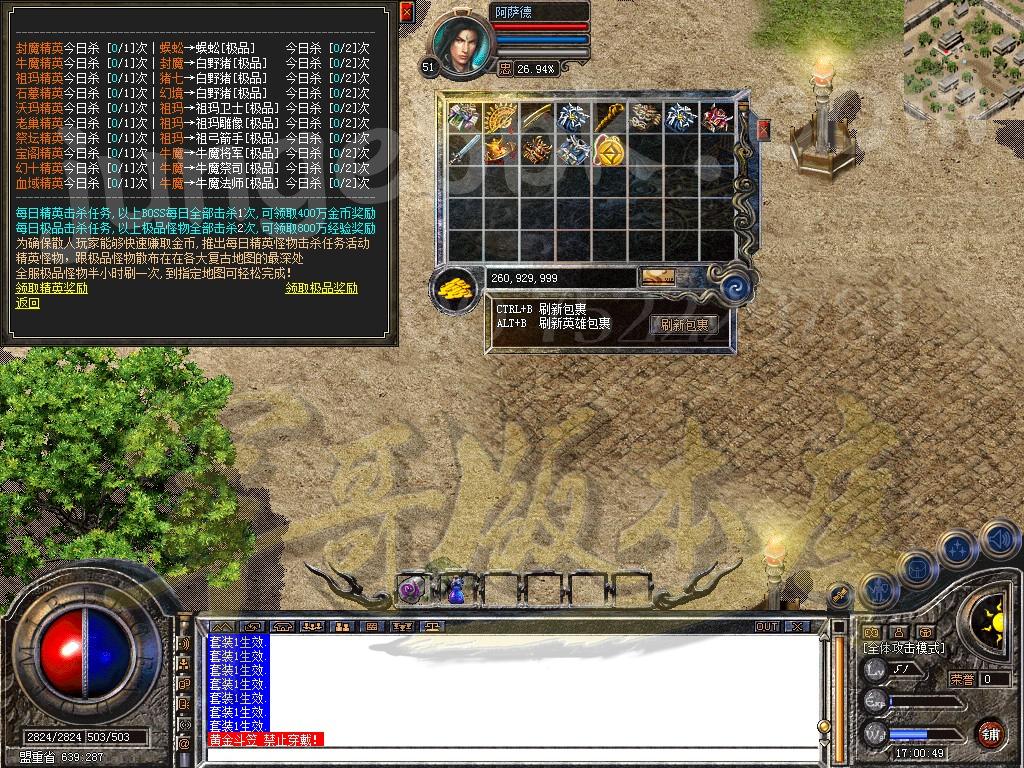This screenshot has width=1024, height=768.
Task: Open the 铺 shop button
Action: [x=990, y=733]
